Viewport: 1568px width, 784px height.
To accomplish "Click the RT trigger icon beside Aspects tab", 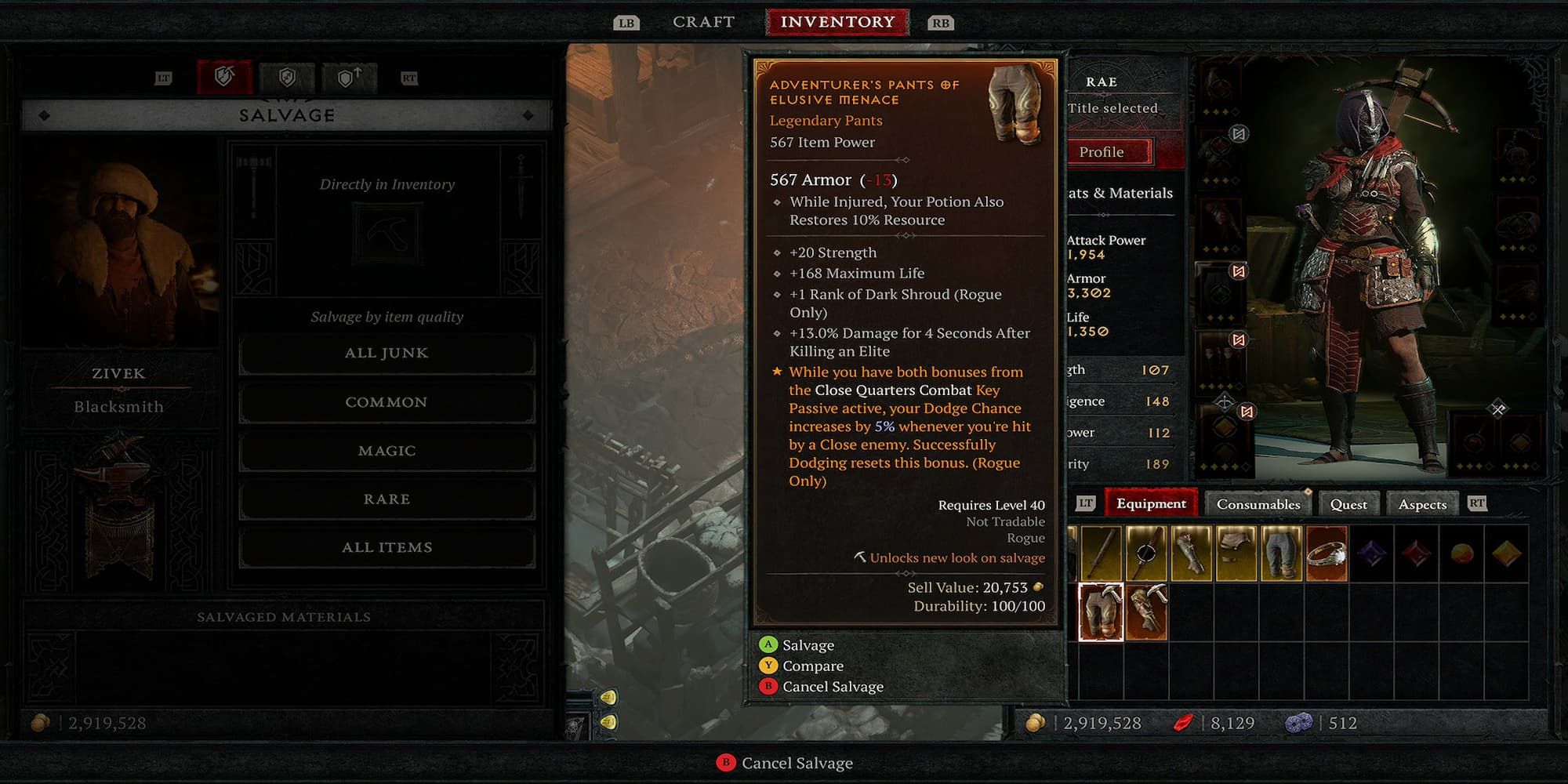I will pyautogui.click(x=1476, y=503).
